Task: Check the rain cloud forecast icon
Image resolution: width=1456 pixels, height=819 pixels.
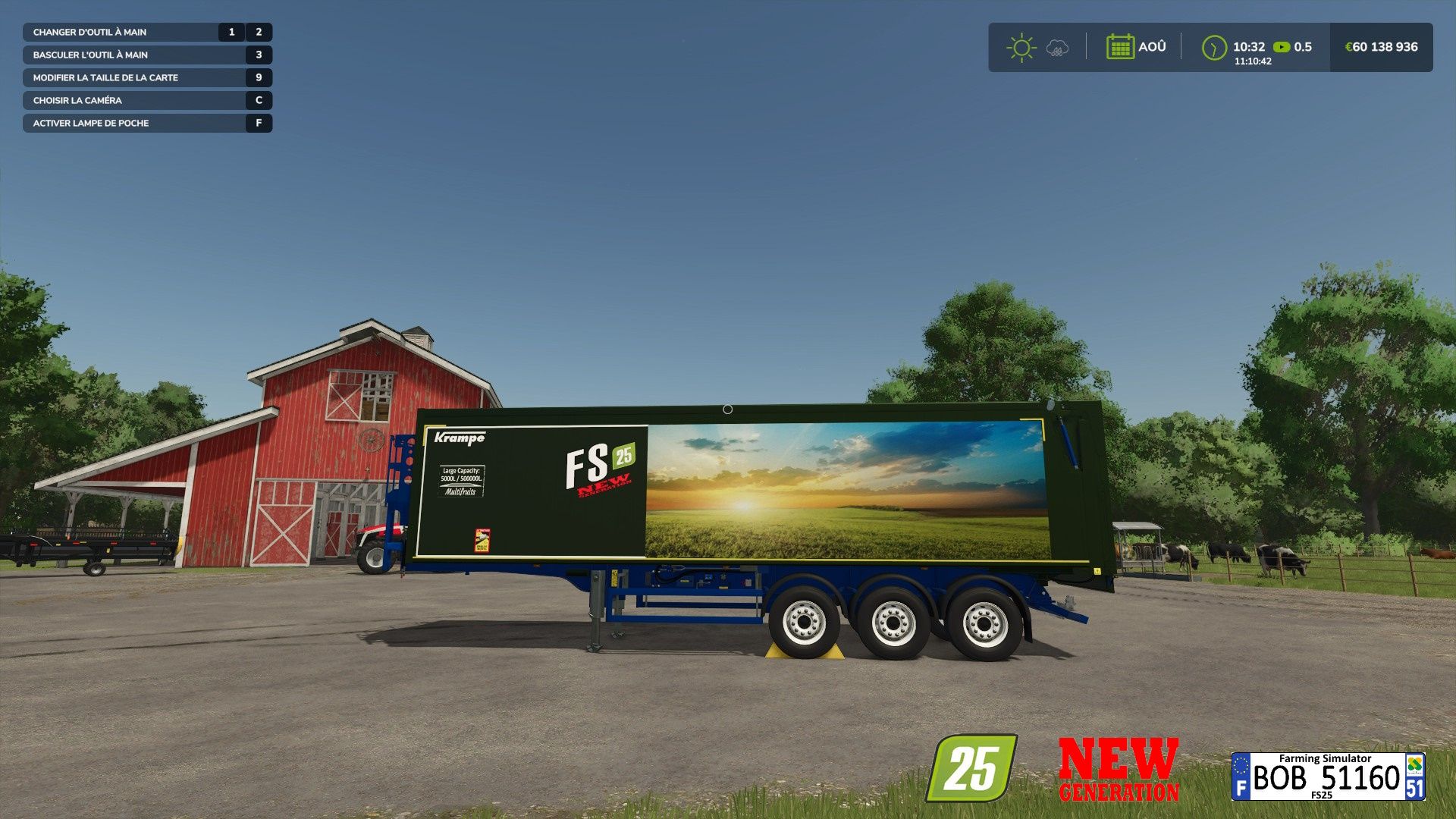Action: pyautogui.click(x=1056, y=49)
